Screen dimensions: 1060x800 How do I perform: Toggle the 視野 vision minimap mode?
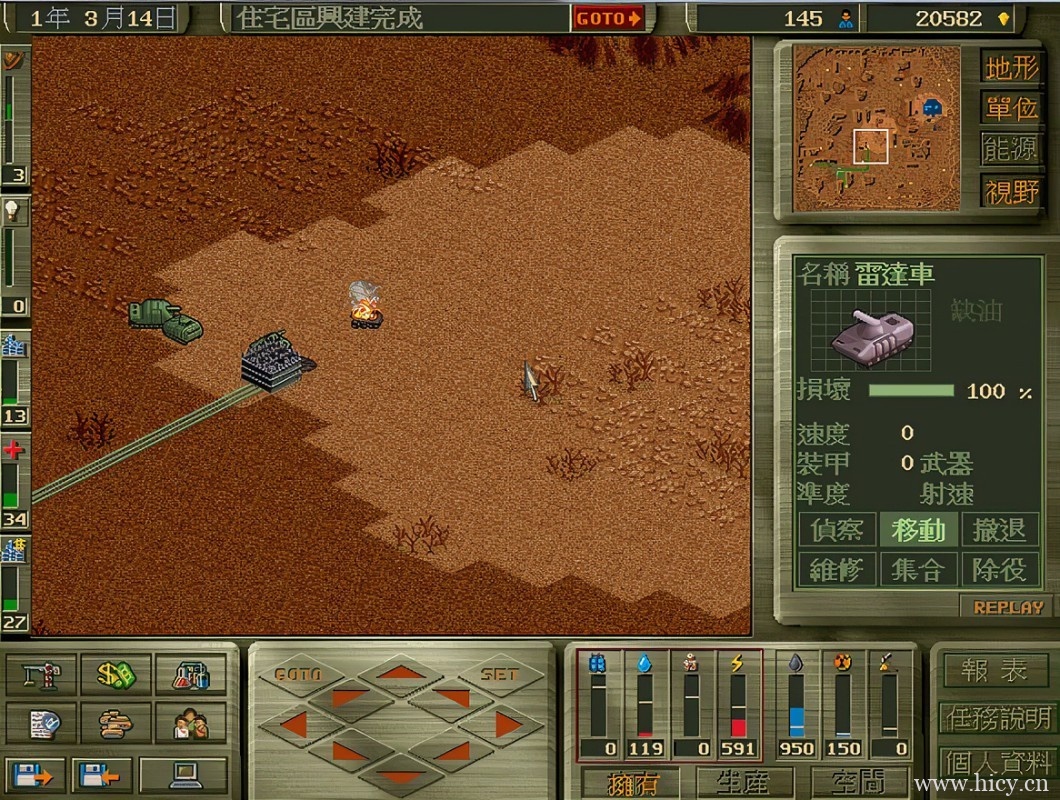[1011, 190]
